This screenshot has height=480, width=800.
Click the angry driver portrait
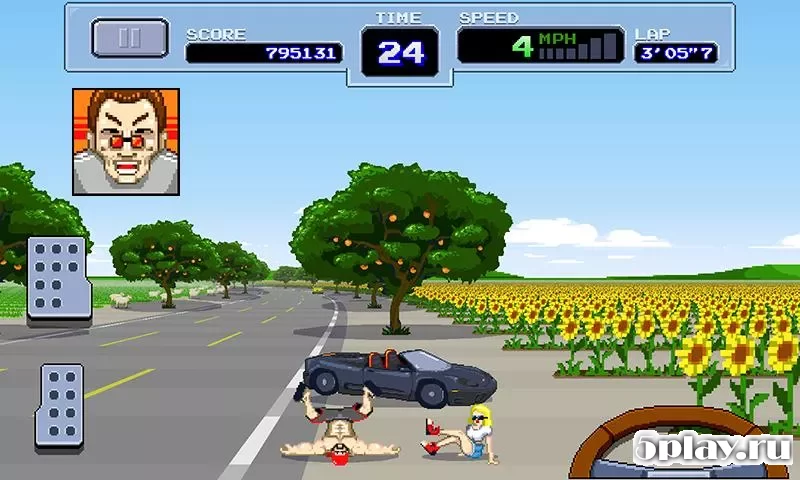[126, 141]
